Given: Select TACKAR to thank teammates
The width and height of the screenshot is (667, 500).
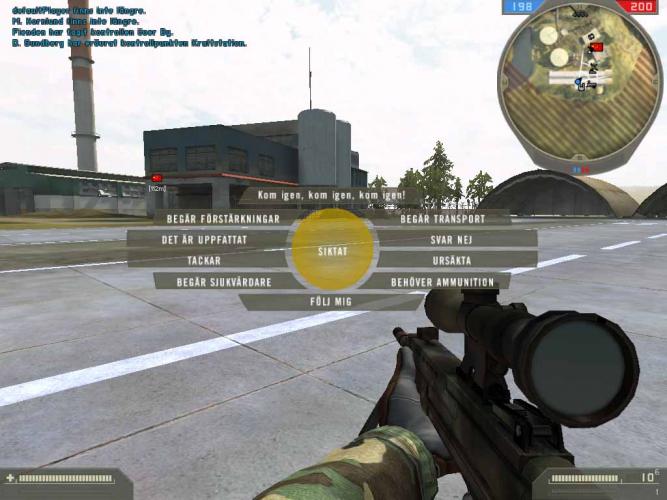Looking at the screenshot, I should [x=204, y=260].
